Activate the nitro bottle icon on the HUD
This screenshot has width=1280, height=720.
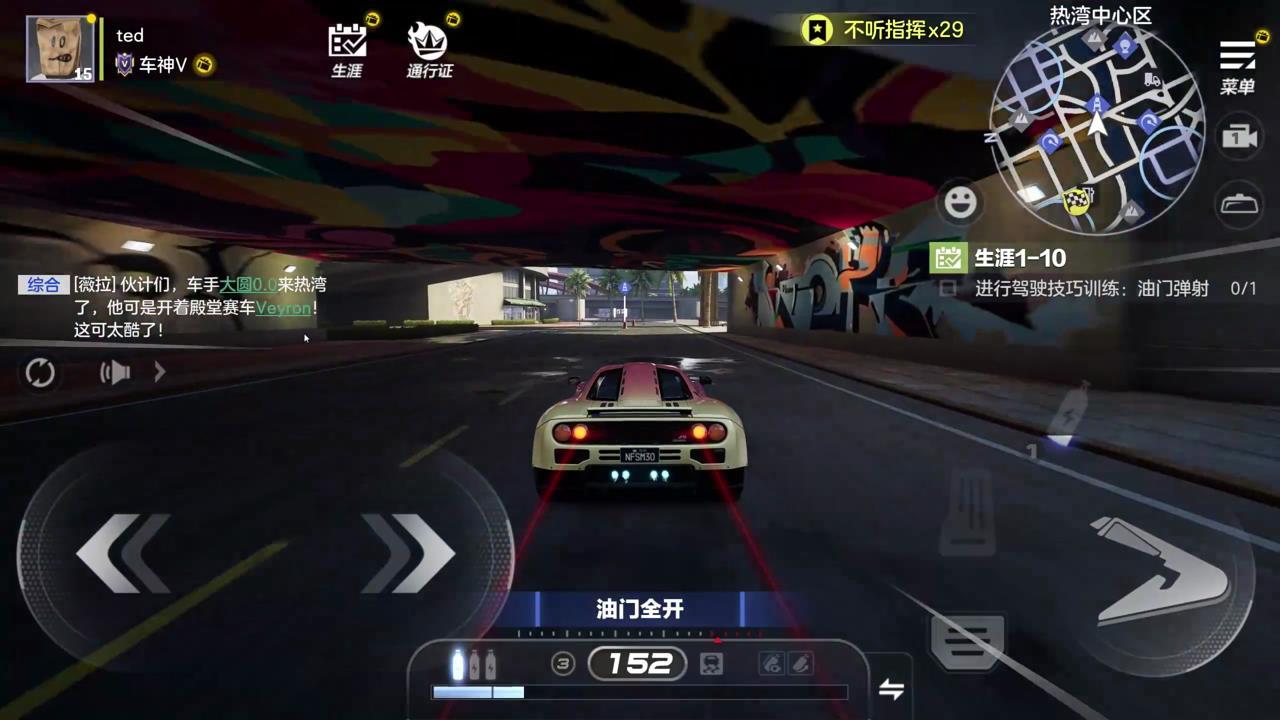click(456, 663)
